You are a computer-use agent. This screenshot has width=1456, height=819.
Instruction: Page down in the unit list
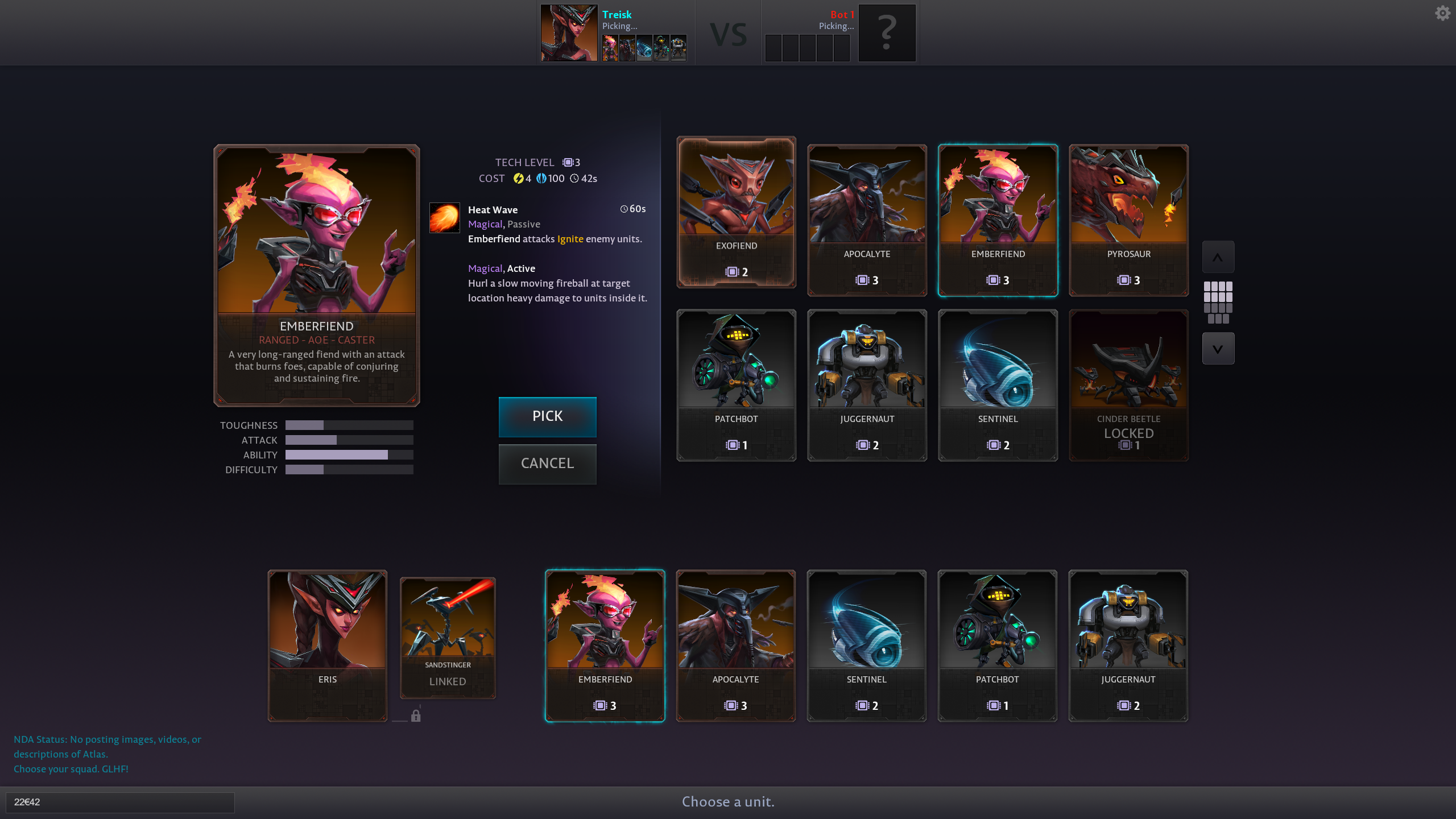tap(1218, 349)
